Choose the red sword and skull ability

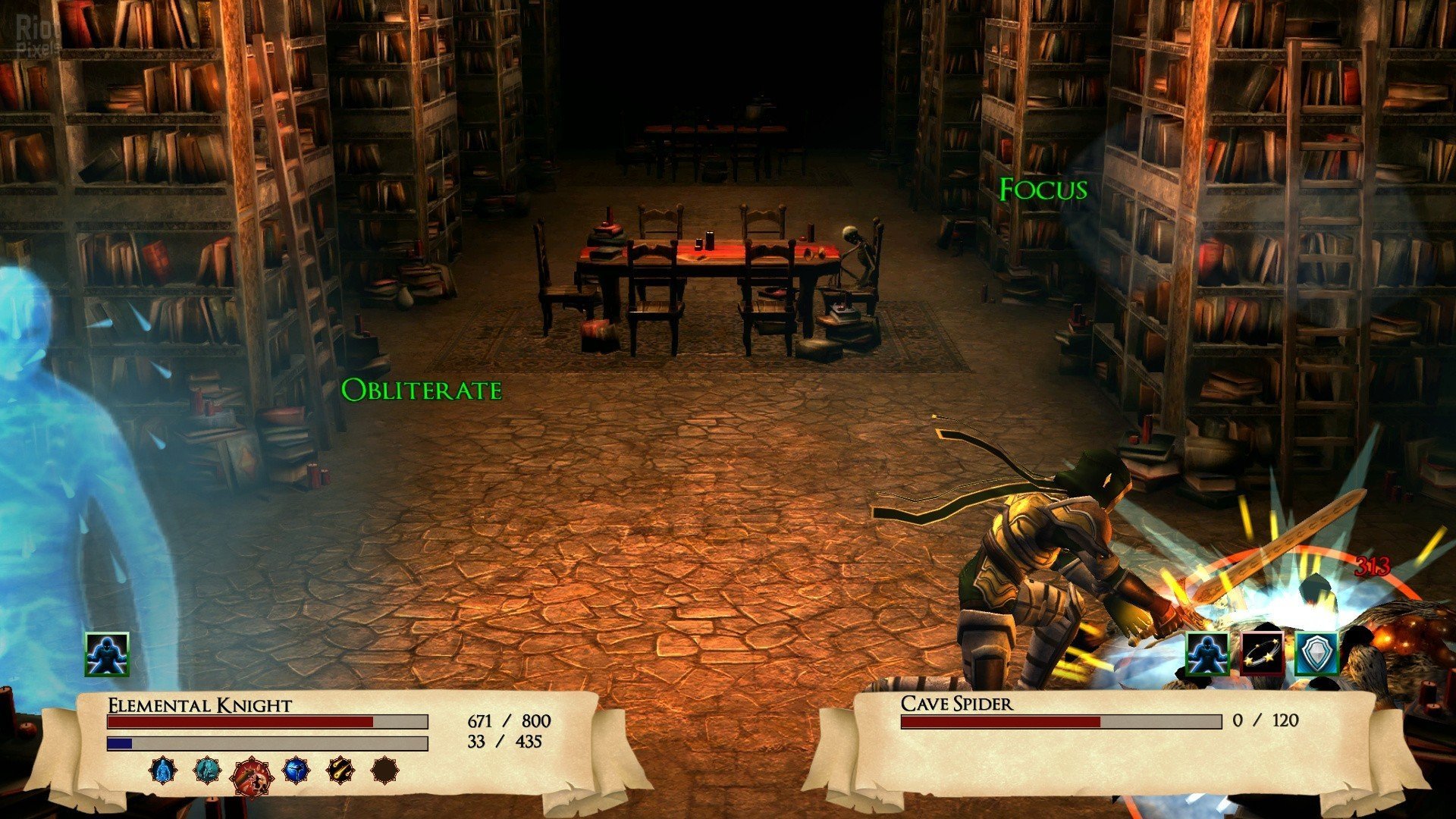tap(252, 776)
